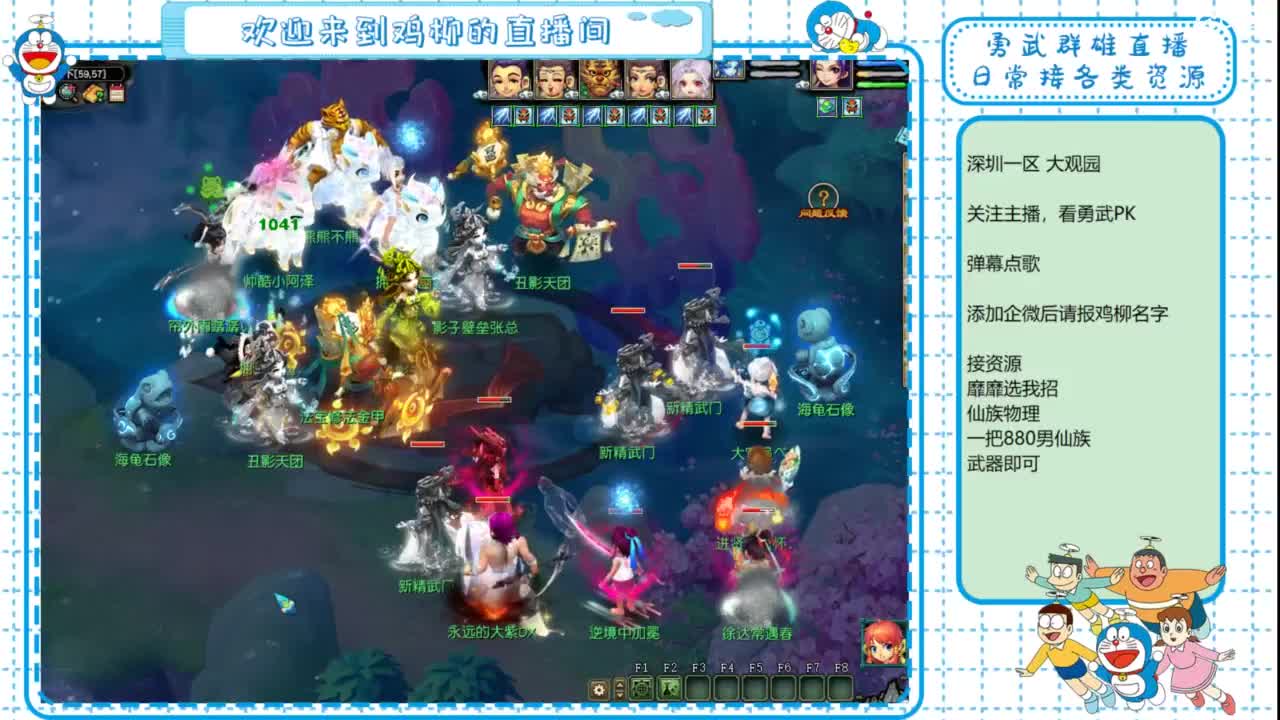This screenshot has height=720, width=1280.
Task: Cast the lightning skill icon under the first portrait
Action: click(x=501, y=115)
